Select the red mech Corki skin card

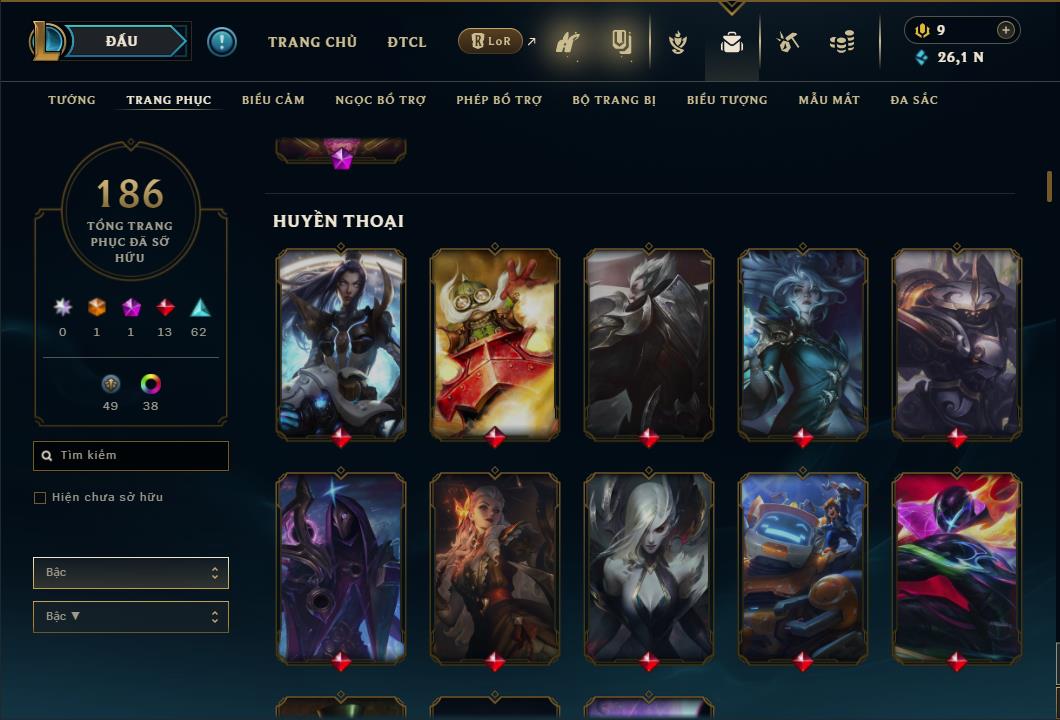tap(495, 343)
